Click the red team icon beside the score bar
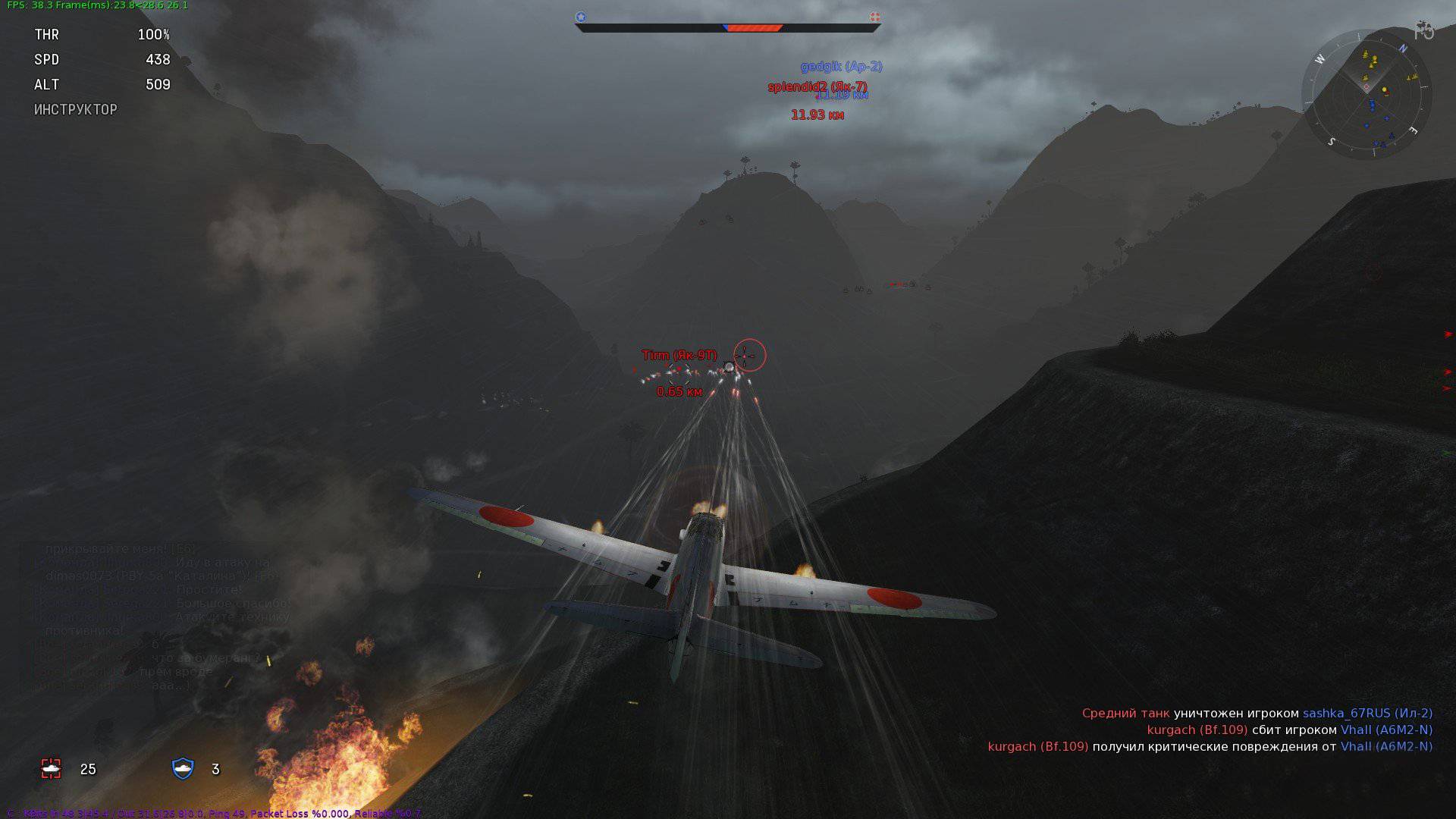 [874, 17]
